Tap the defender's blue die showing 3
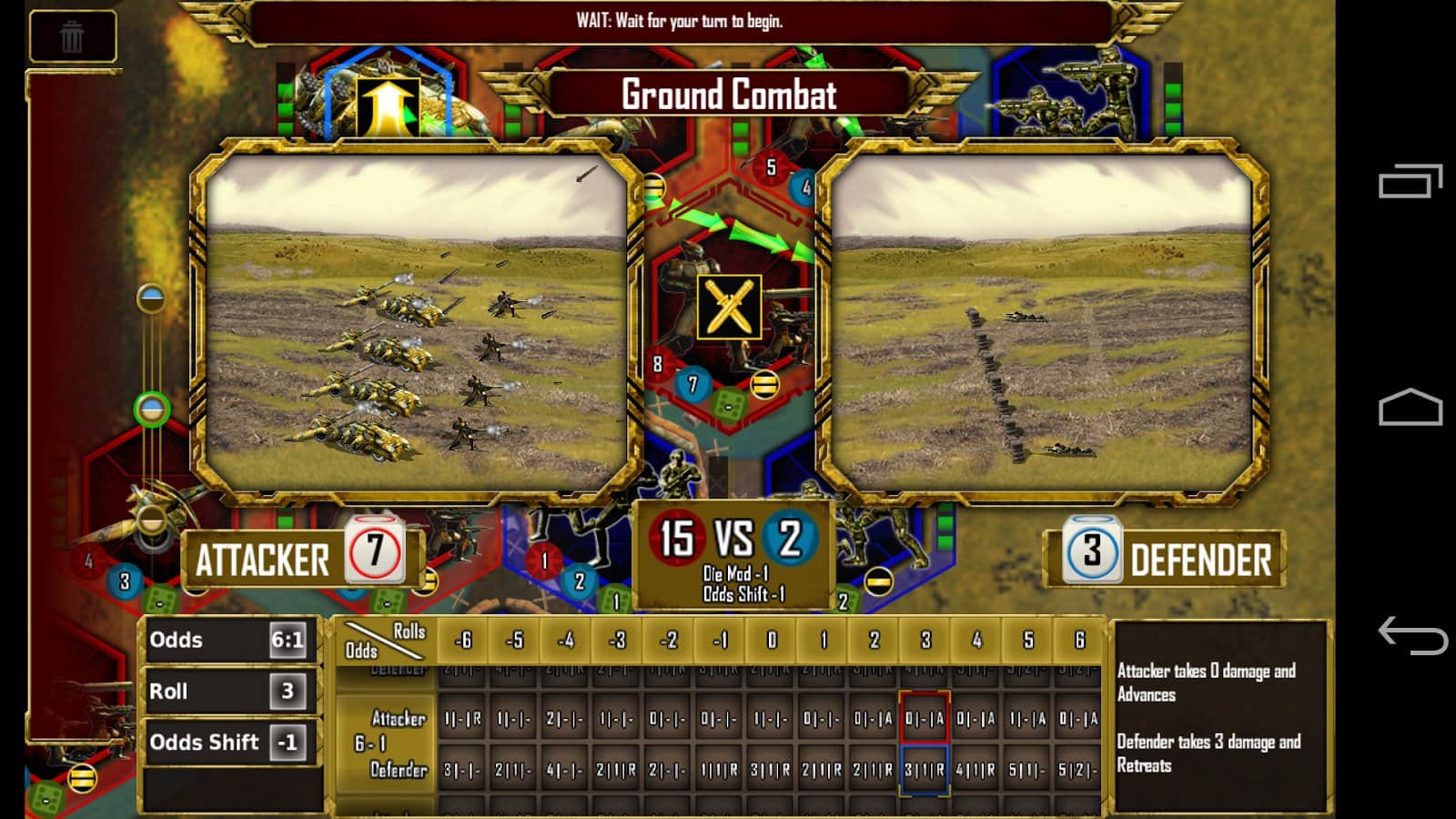1456x819 pixels. pyautogui.click(x=1092, y=551)
